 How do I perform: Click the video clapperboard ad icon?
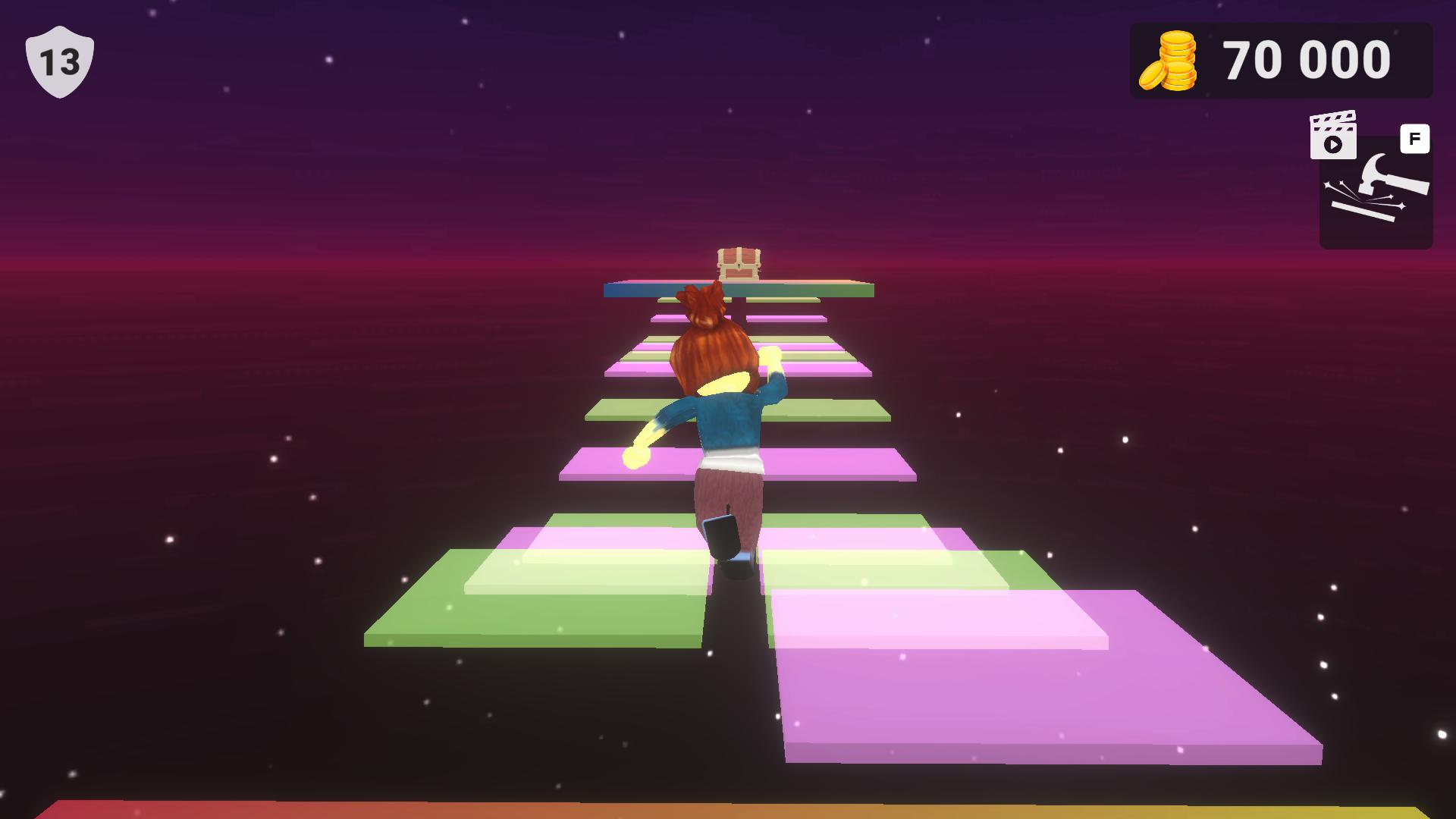tap(1332, 136)
